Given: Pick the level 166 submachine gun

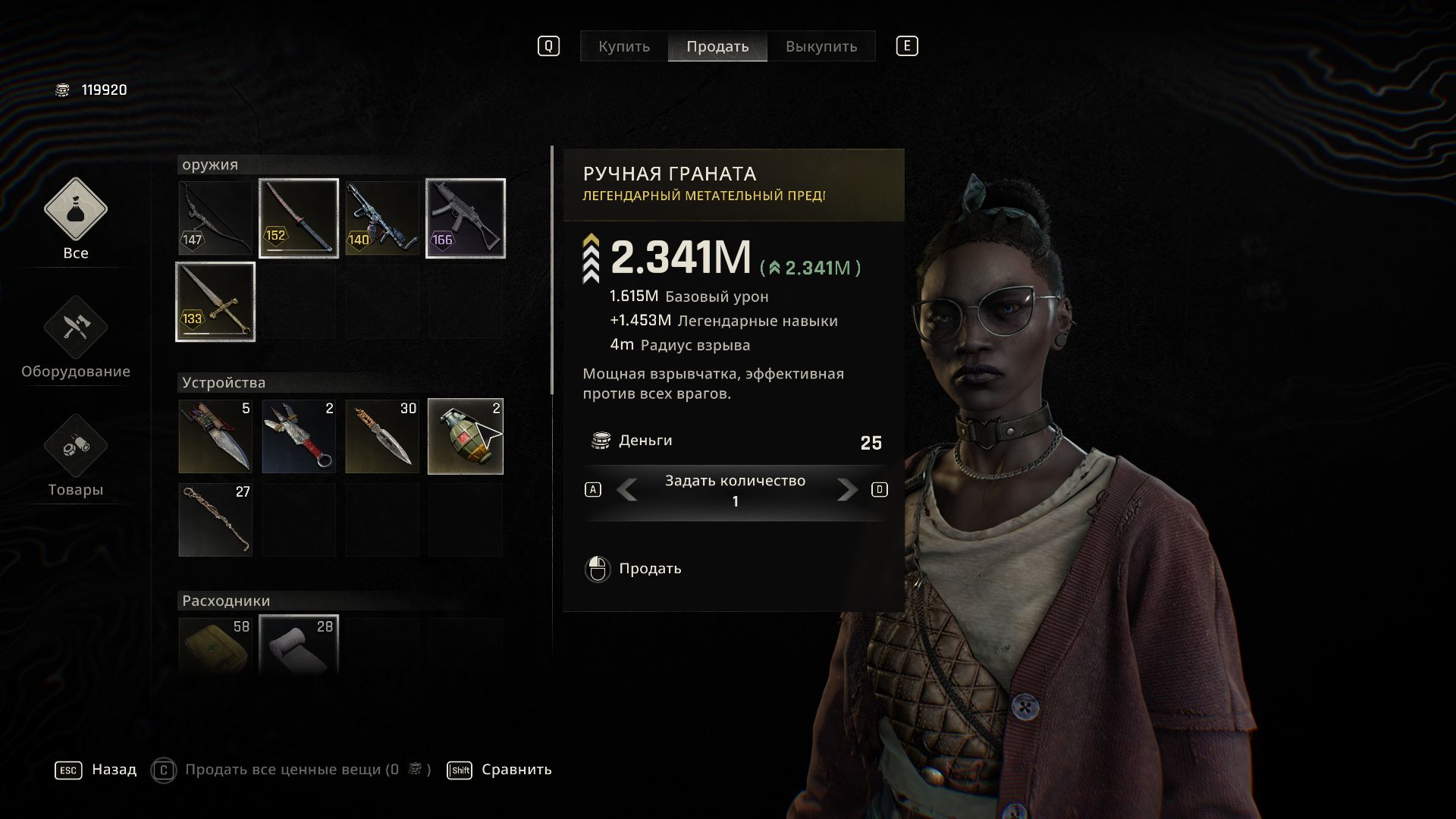Looking at the screenshot, I should click(466, 218).
